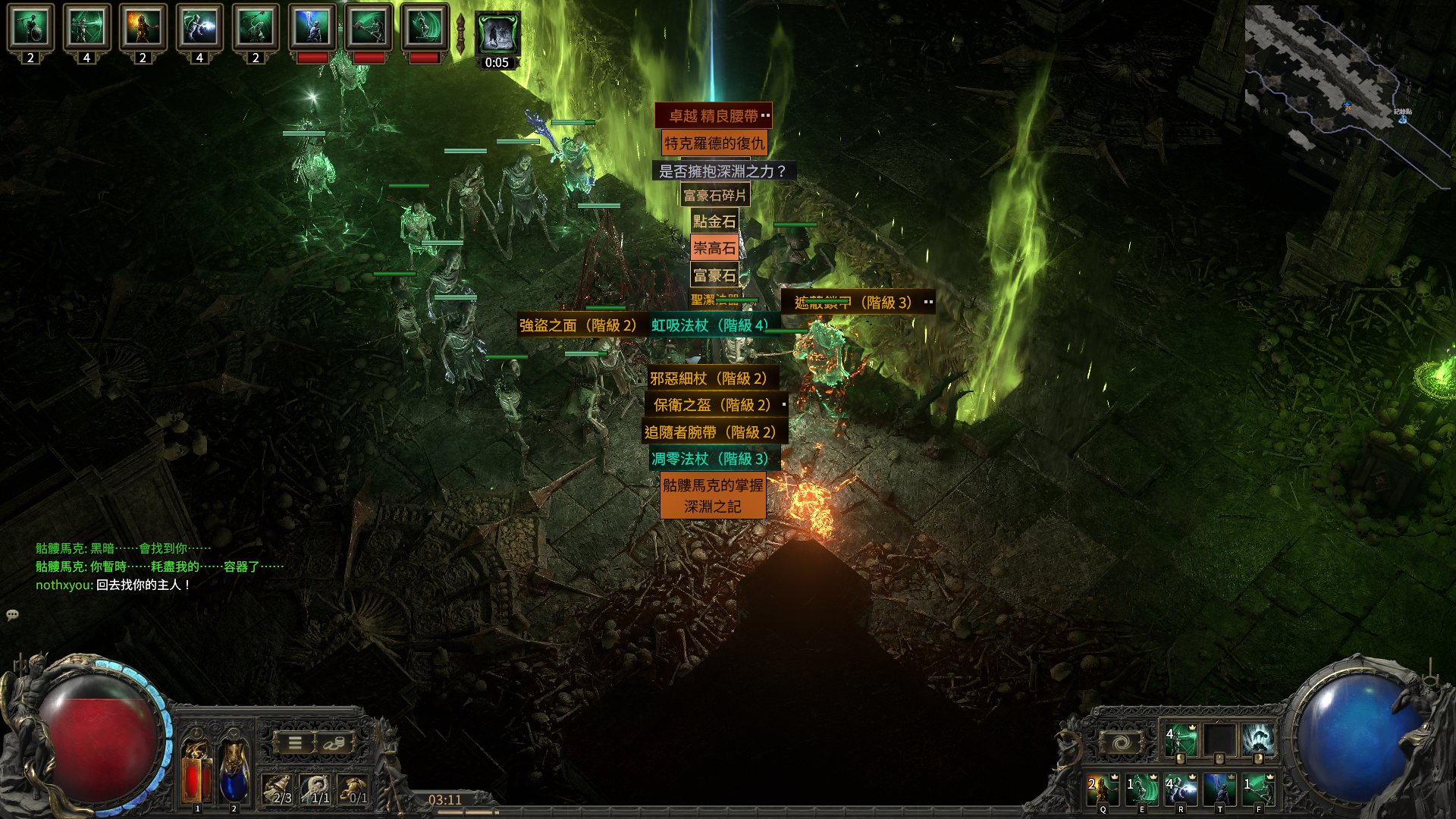
Task: Pick up the 富豪石碎片 loot label
Action: pos(714,196)
